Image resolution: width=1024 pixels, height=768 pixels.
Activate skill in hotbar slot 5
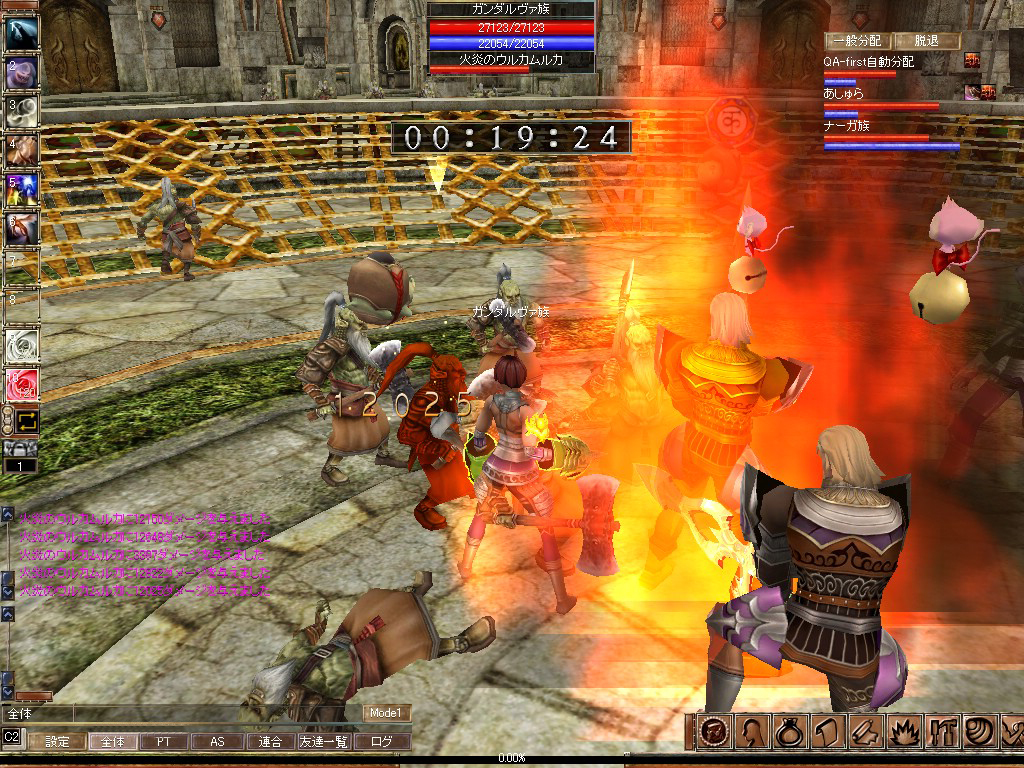point(22,188)
